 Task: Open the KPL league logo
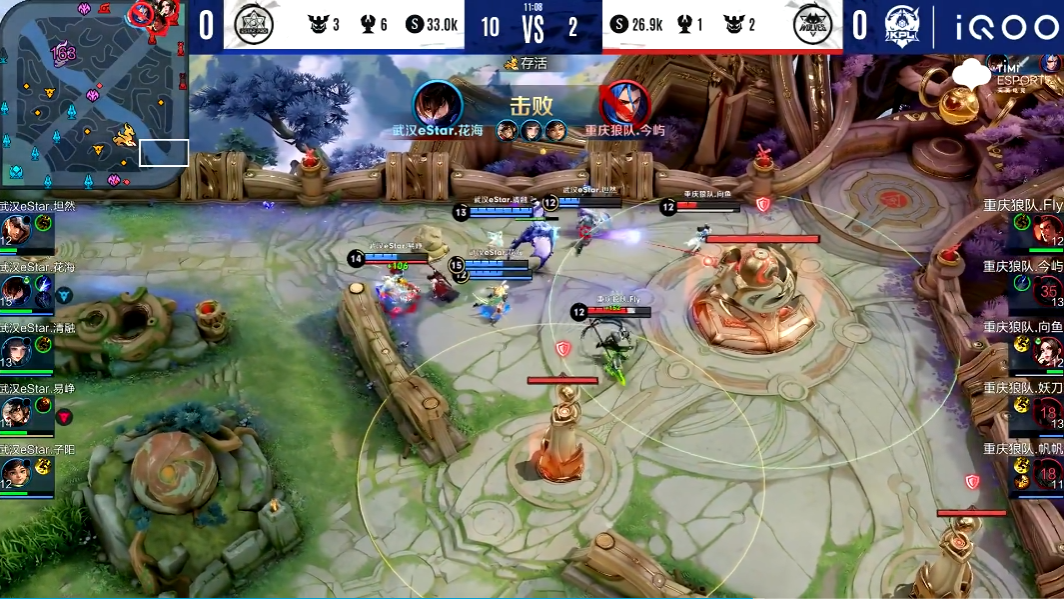[x=902, y=25]
